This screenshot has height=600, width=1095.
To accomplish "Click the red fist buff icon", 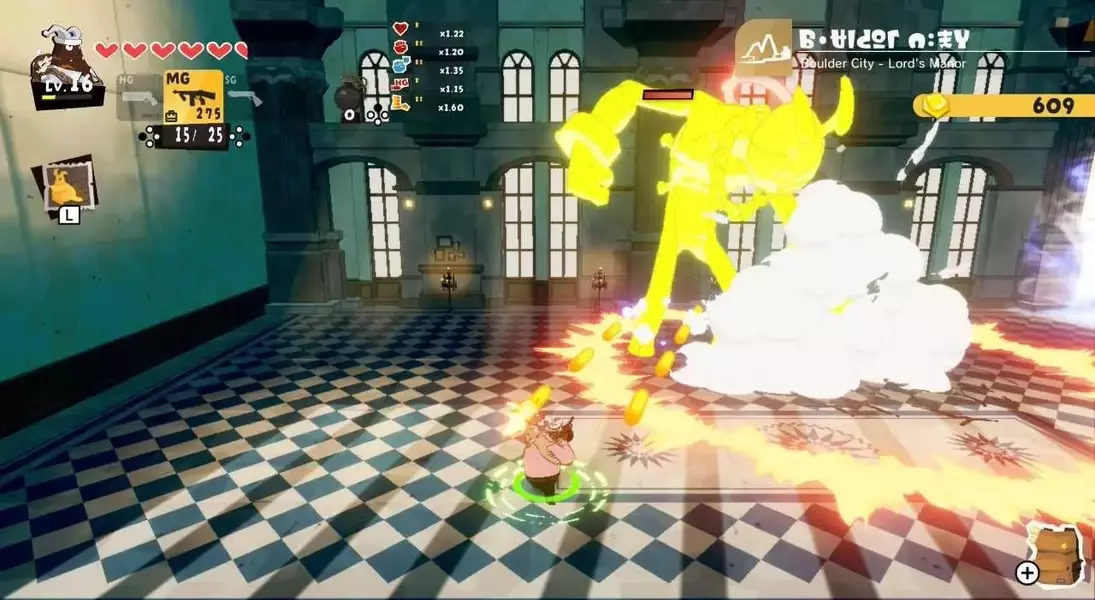I will tap(400, 47).
